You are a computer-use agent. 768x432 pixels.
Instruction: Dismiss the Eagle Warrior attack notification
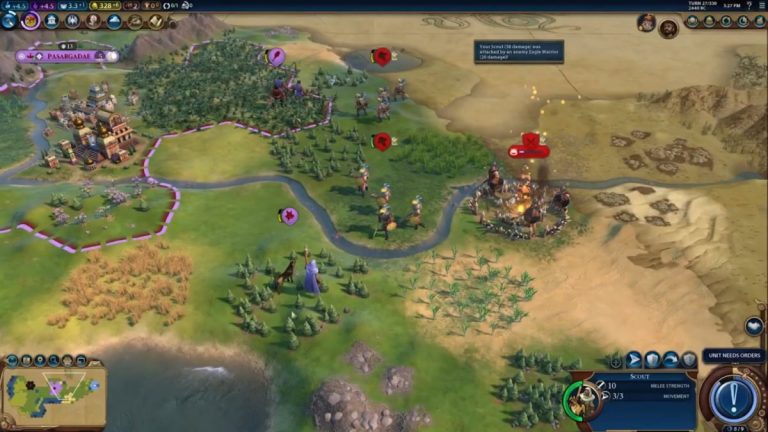coord(518,52)
